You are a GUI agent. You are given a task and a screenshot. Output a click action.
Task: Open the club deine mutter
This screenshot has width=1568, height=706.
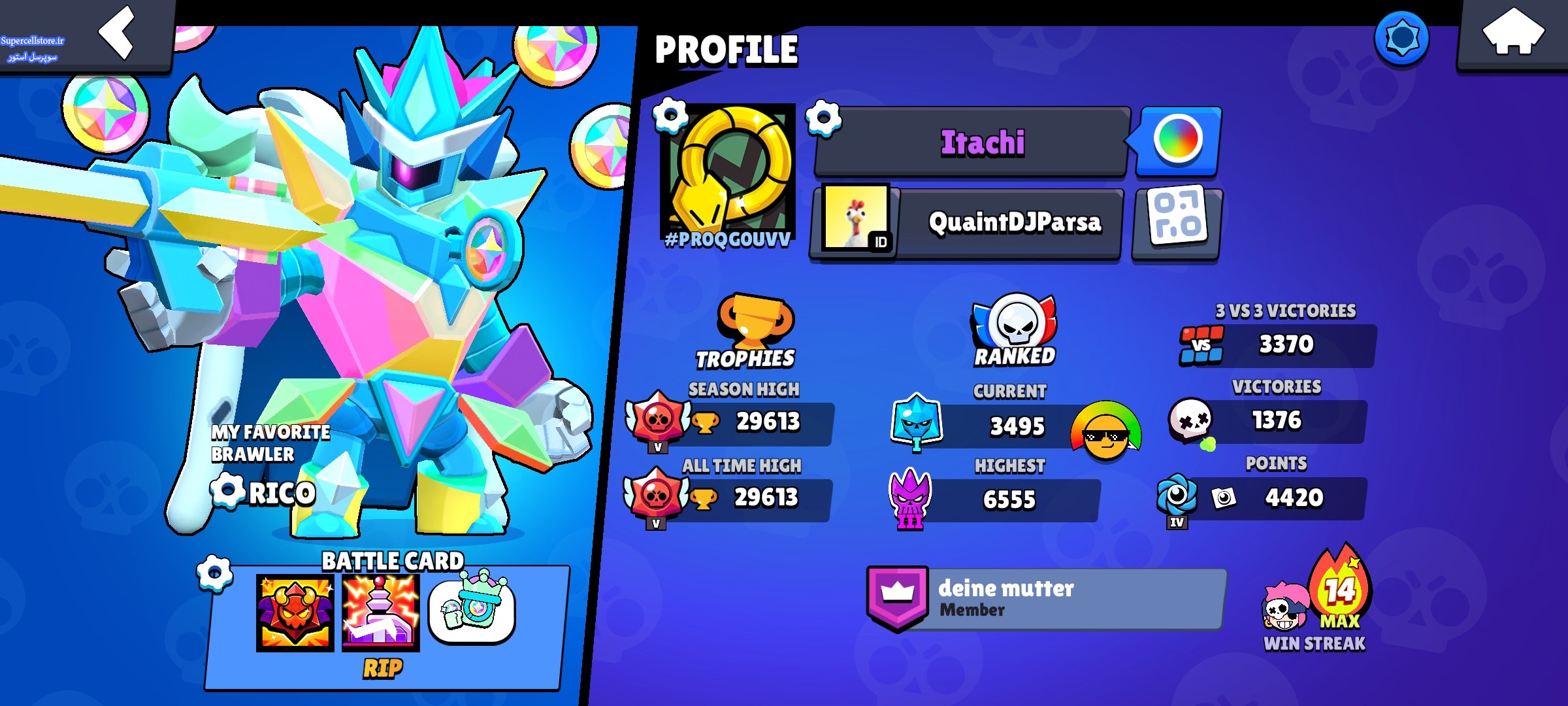click(1045, 598)
